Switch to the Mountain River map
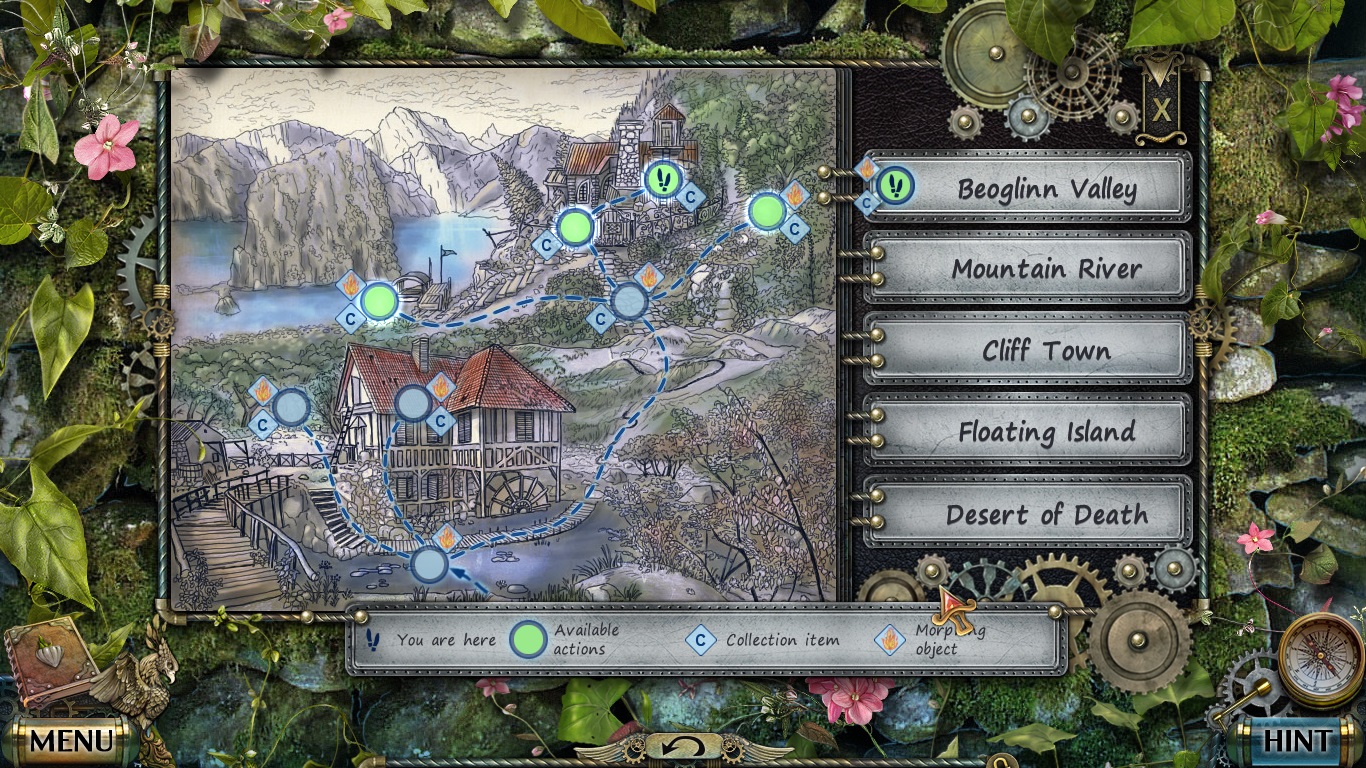Viewport: 1366px width, 768px height. coord(1045,269)
